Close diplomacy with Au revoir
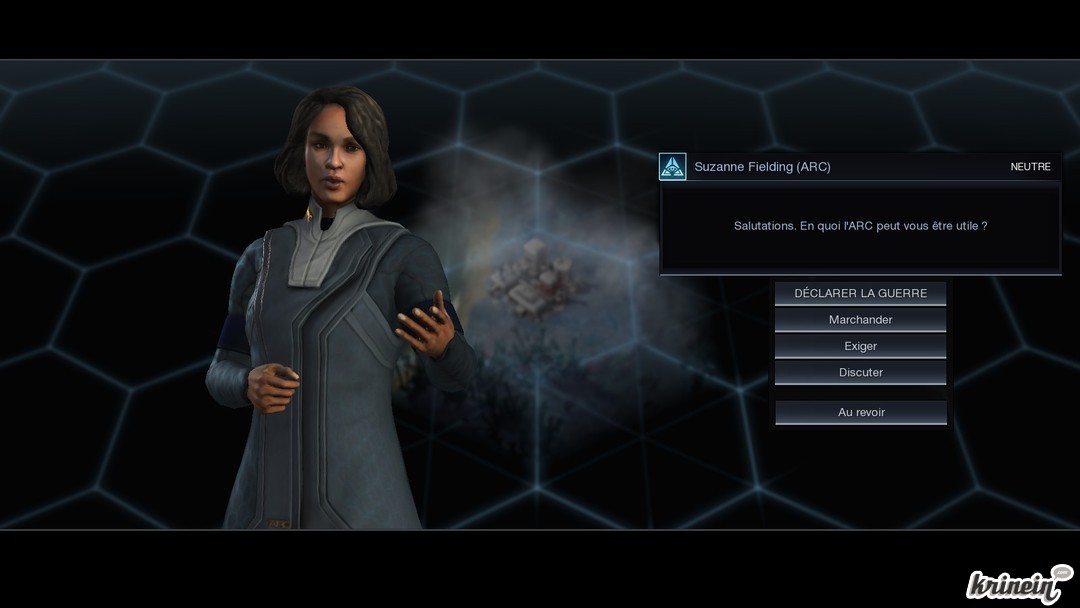 [860, 412]
